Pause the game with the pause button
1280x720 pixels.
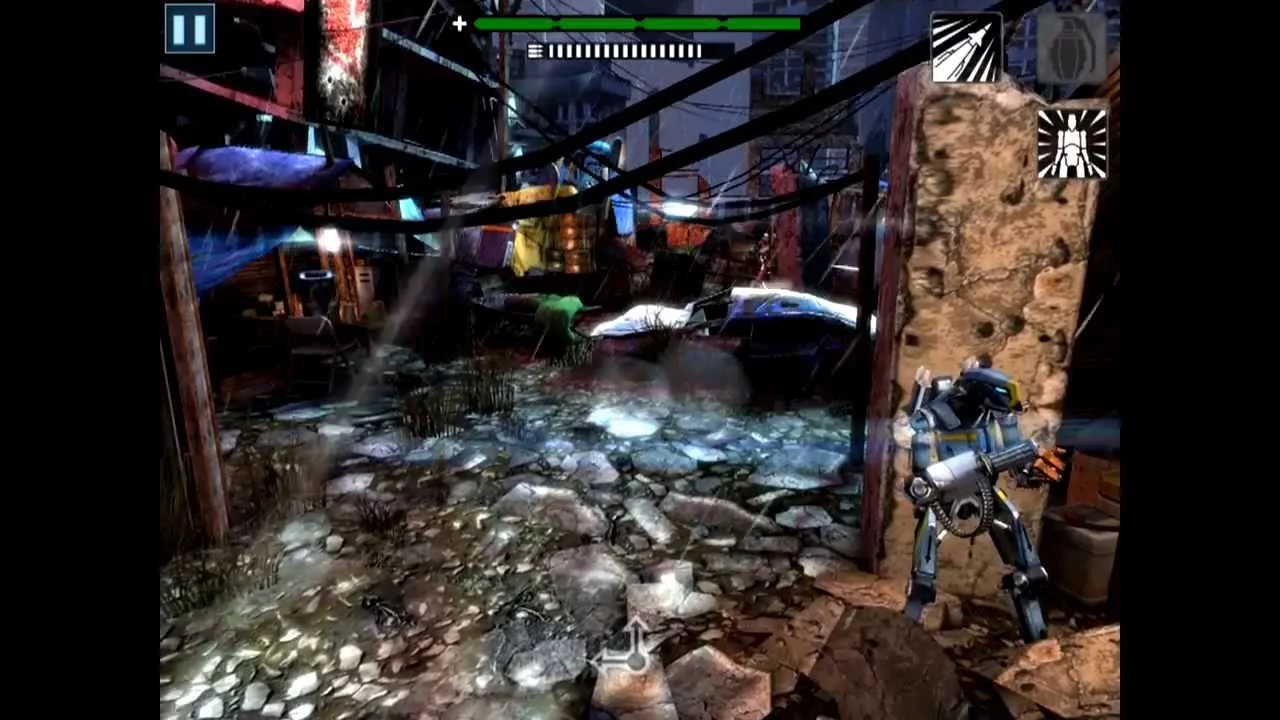pos(189,28)
